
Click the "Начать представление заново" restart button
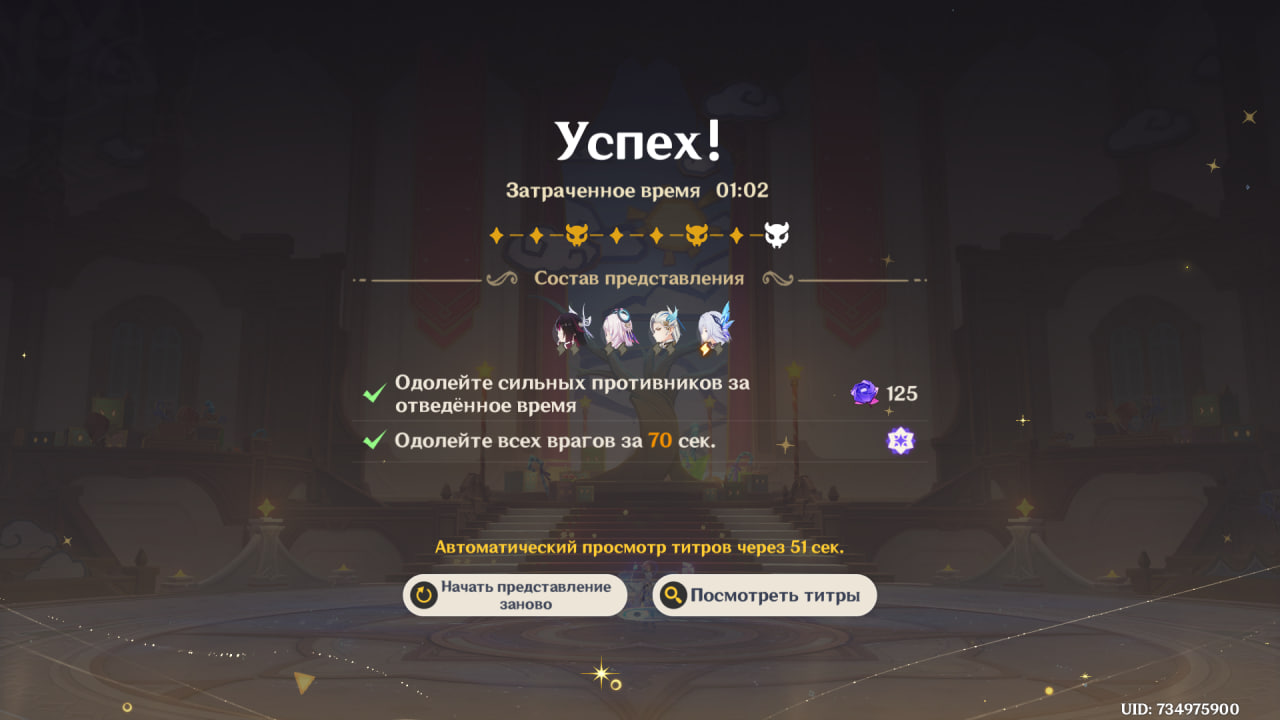[515, 595]
